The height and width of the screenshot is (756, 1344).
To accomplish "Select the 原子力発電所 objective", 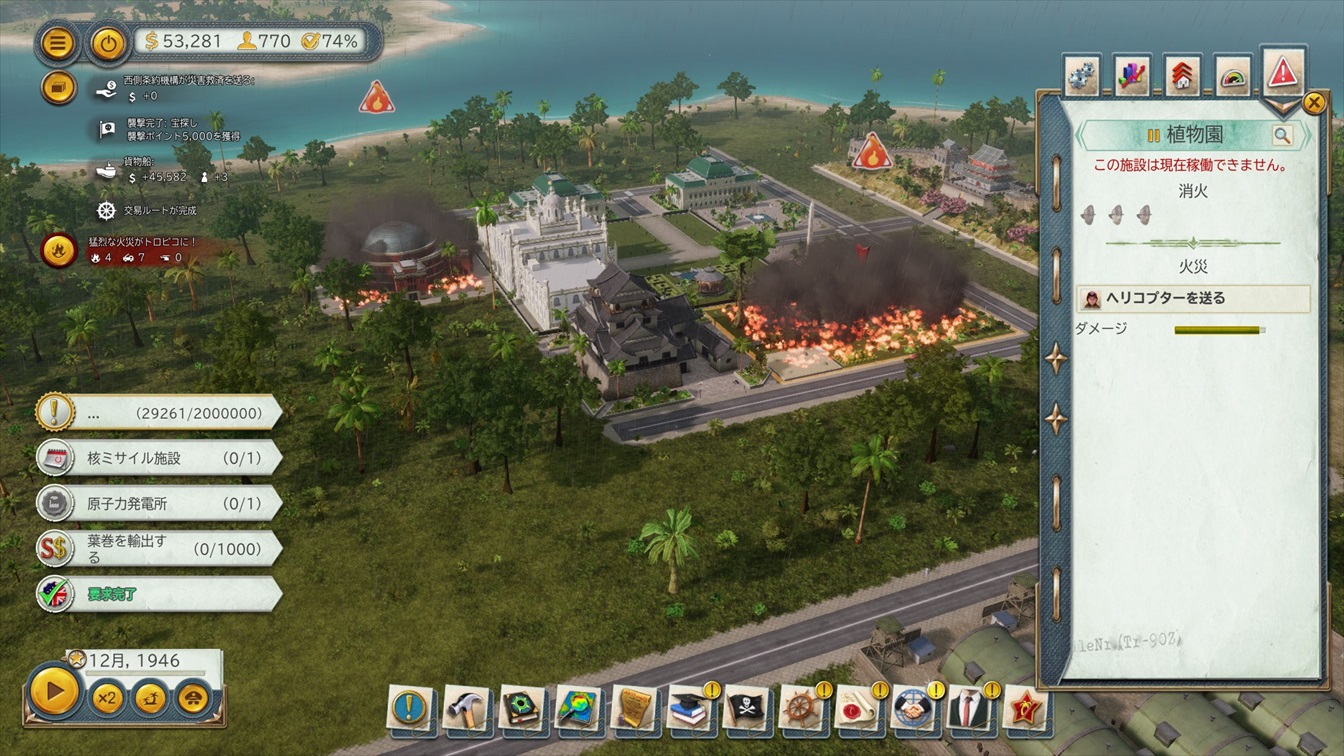I will (x=158, y=503).
